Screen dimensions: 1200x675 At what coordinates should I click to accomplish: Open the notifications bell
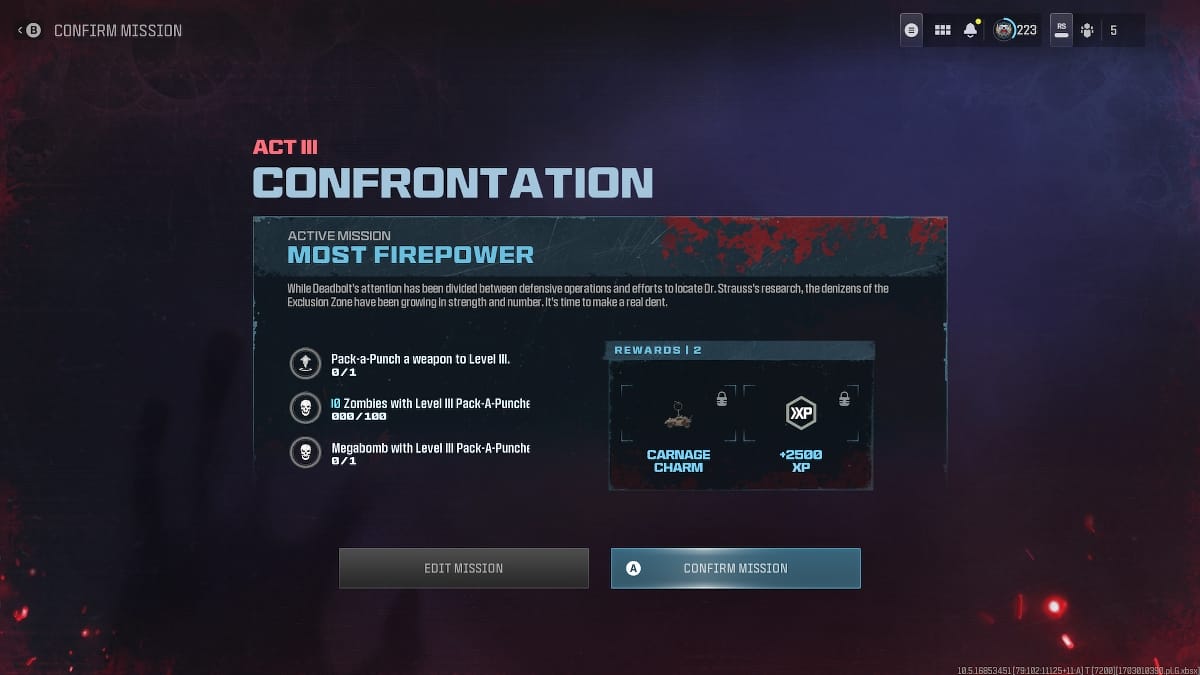tap(970, 30)
